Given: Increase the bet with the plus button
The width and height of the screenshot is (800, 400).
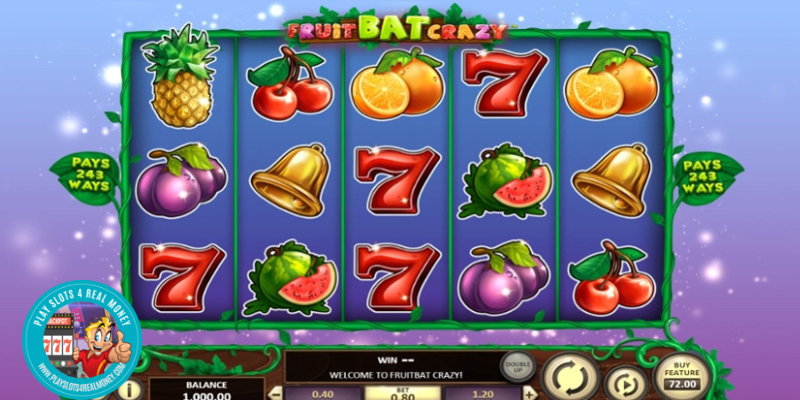Looking at the screenshot, I should (x=528, y=392).
